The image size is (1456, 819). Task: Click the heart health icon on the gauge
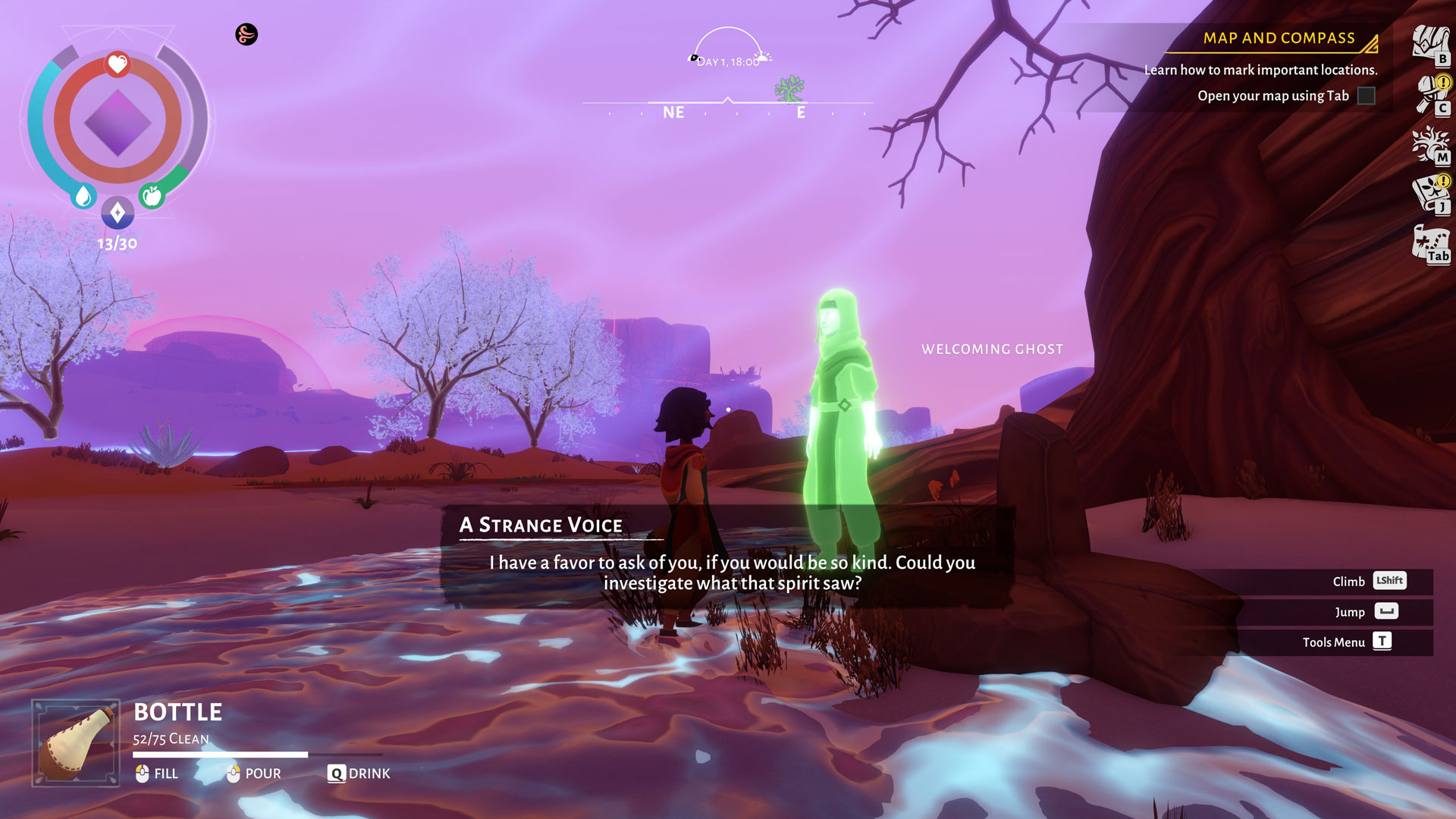pyautogui.click(x=118, y=64)
